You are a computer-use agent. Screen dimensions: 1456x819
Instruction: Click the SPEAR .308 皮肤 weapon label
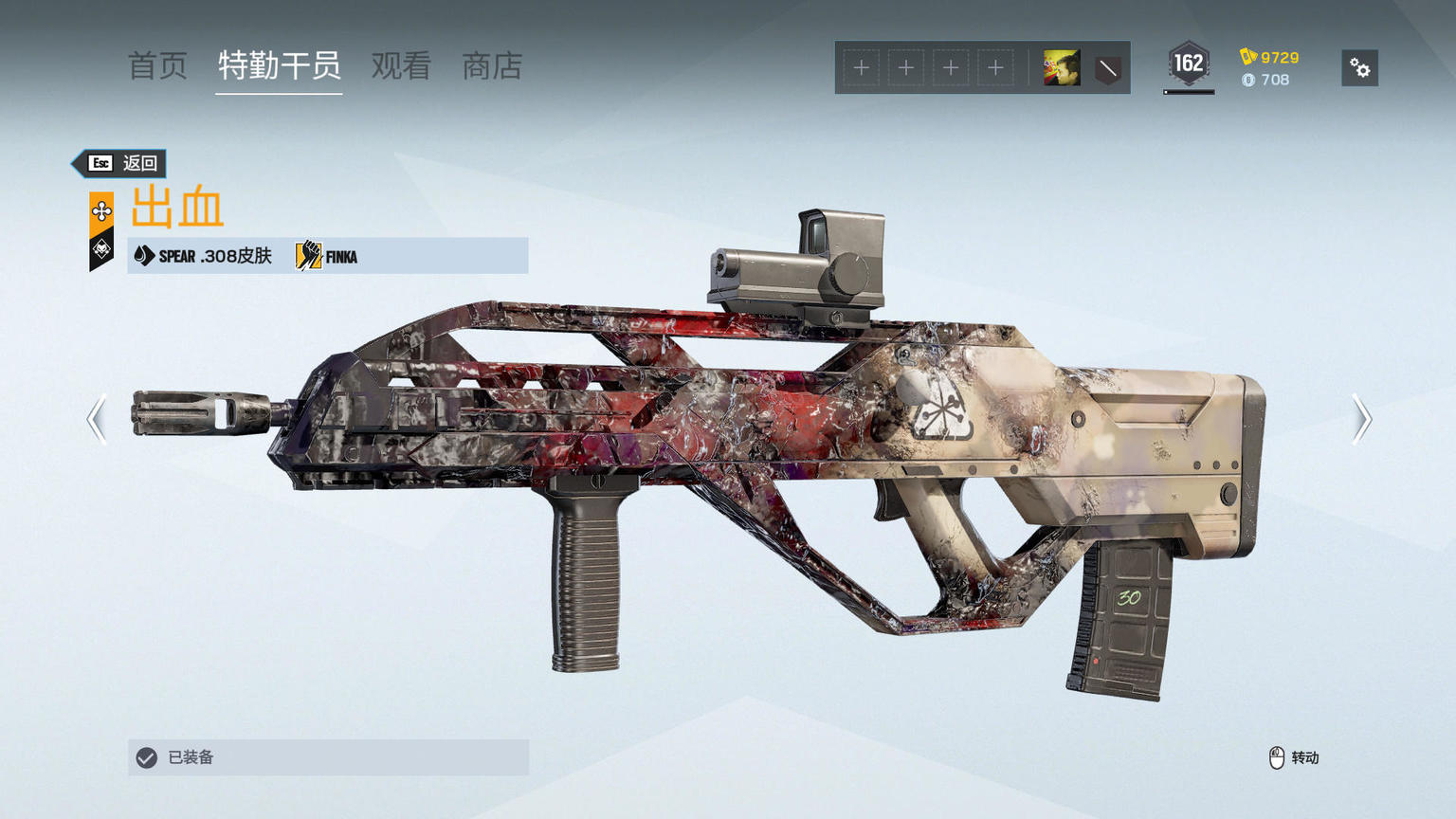204,256
